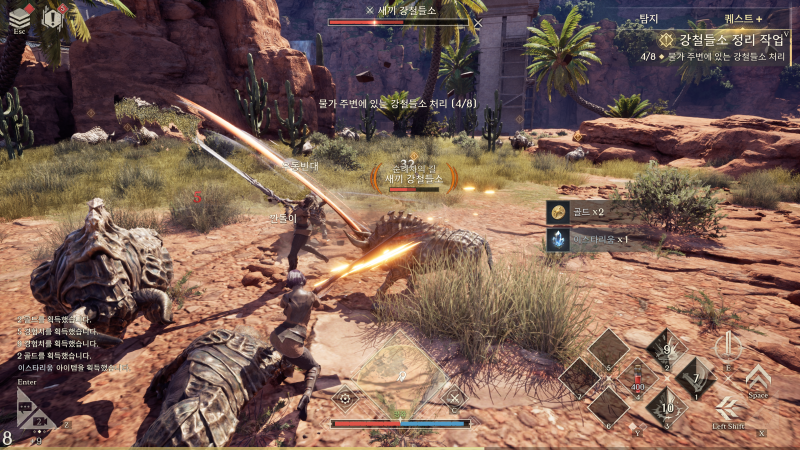Open the exclamation mark notifications icon
Viewport: 800px width, 450px height.
point(53,18)
